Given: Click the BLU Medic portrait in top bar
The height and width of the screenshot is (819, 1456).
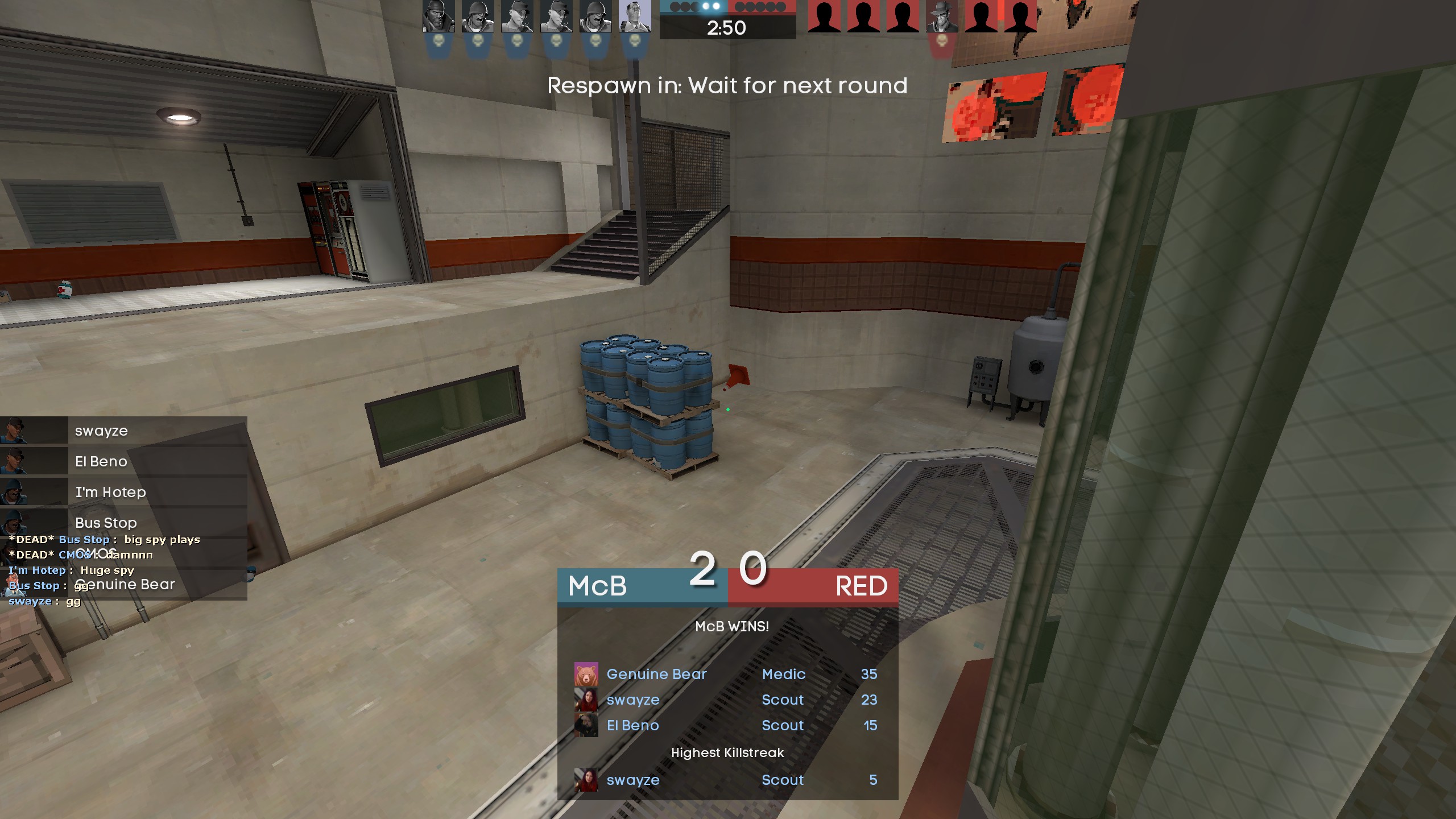Looking at the screenshot, I should click(x=635, y=16).
